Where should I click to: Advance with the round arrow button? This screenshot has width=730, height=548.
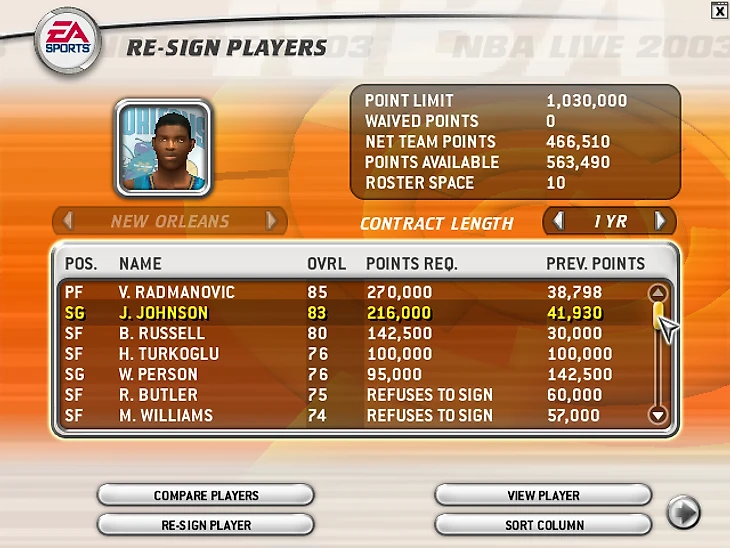pos(683,513)
